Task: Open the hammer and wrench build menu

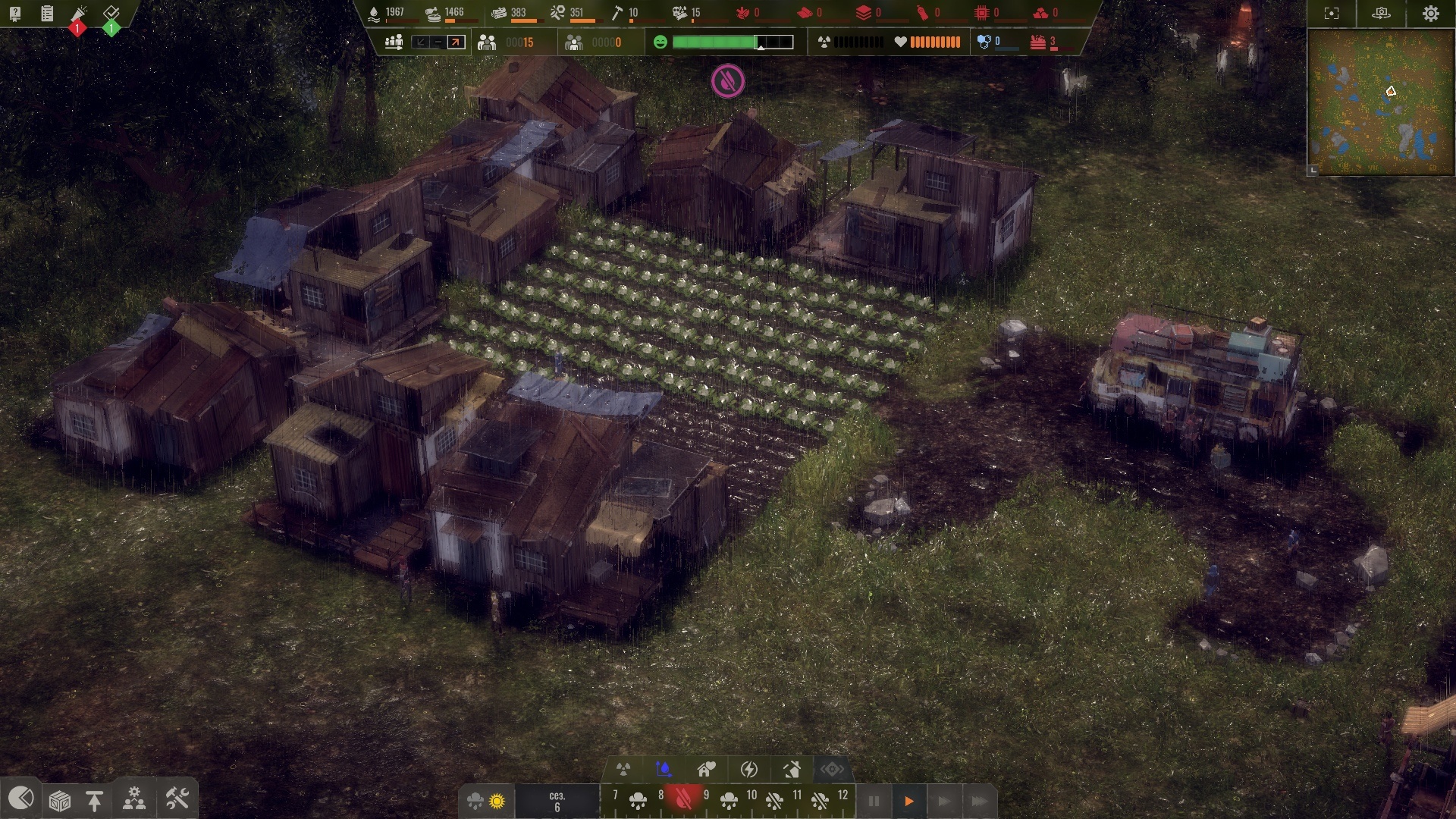Action: click(x=177, y=799)
